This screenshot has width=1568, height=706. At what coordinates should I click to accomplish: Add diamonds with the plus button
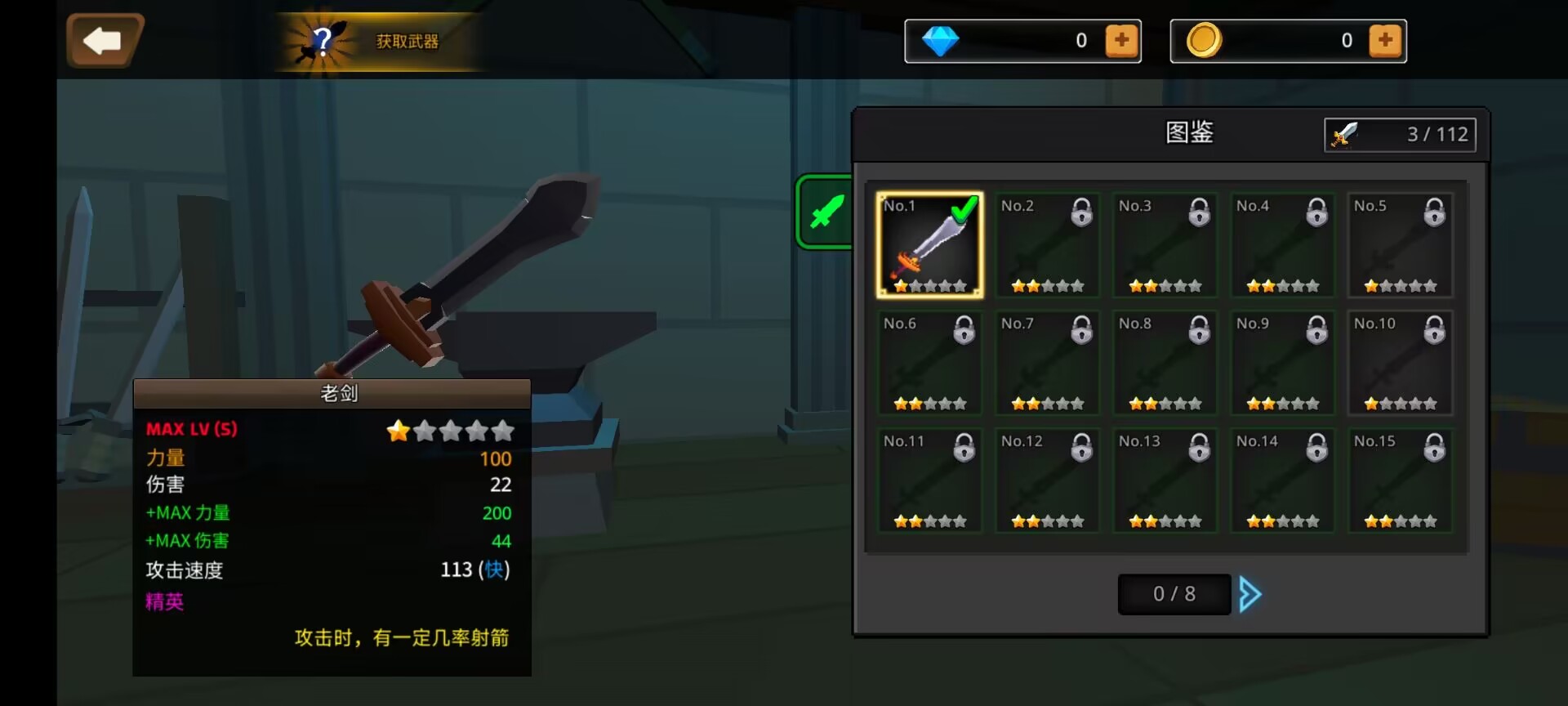[1121, 40]
